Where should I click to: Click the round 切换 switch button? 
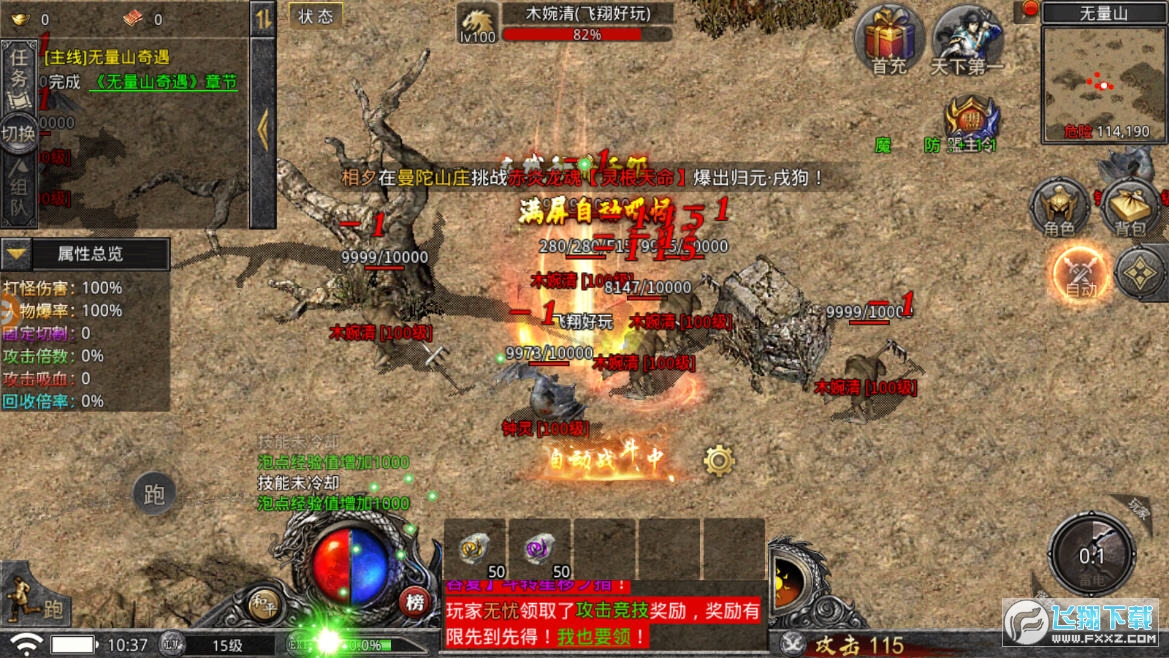pos(19,133)
